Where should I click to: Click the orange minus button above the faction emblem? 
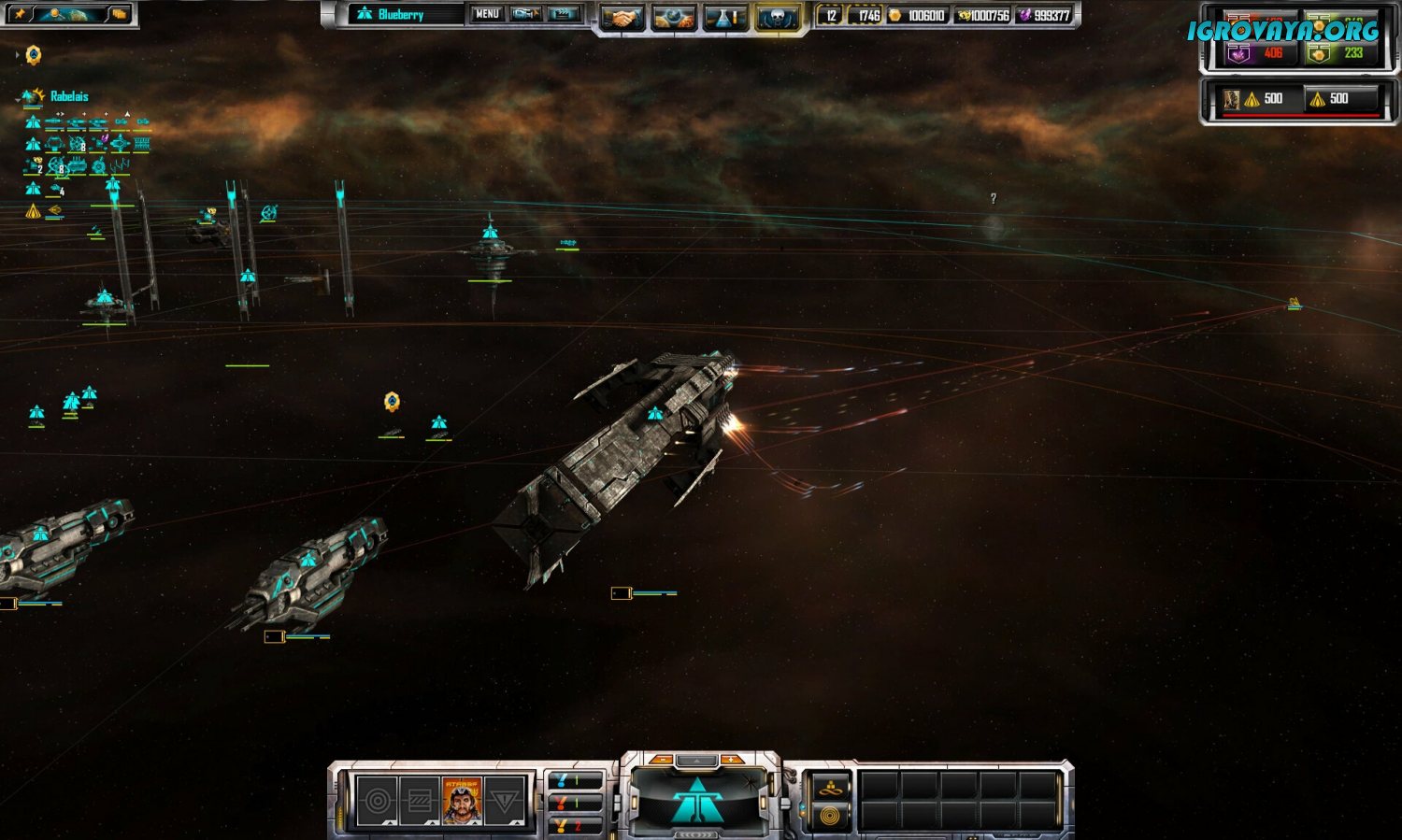coord(662,760)
